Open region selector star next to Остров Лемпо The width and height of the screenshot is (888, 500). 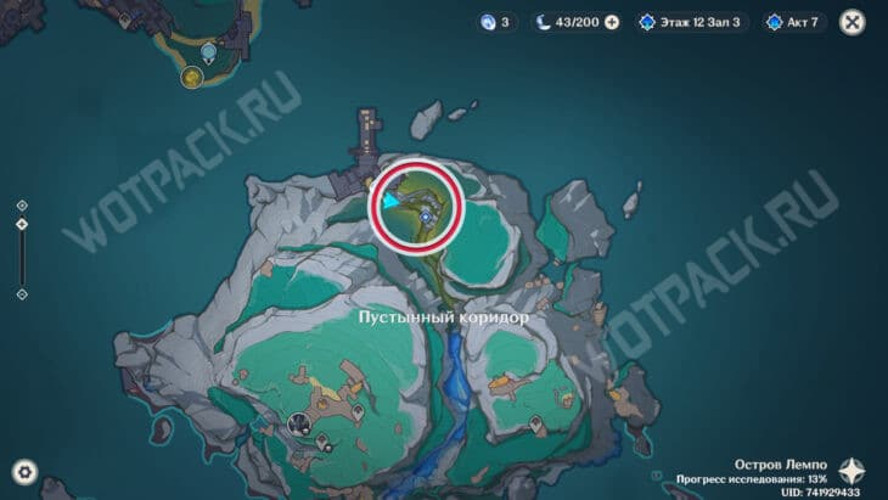click(x=852, y=470)
